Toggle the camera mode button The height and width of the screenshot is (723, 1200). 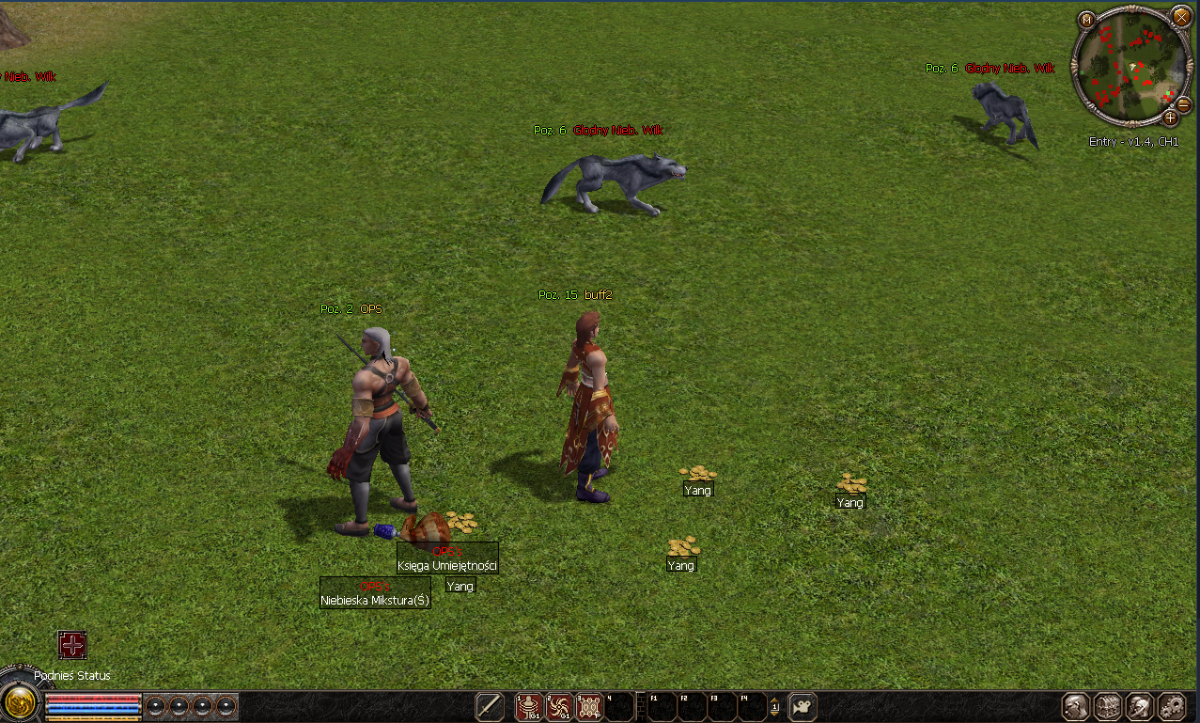tap(803, 706)
